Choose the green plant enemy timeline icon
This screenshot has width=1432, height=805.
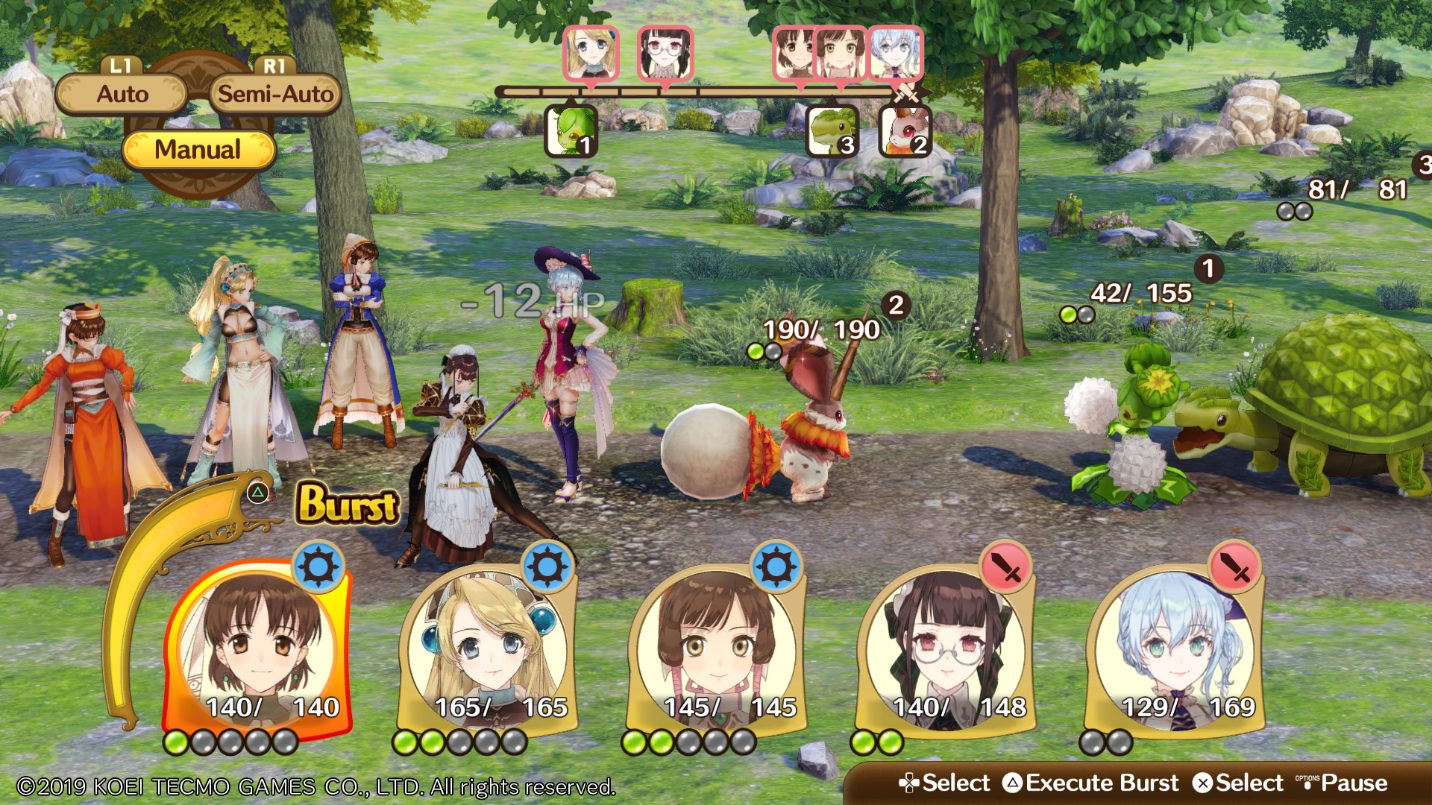pos(571,131)
